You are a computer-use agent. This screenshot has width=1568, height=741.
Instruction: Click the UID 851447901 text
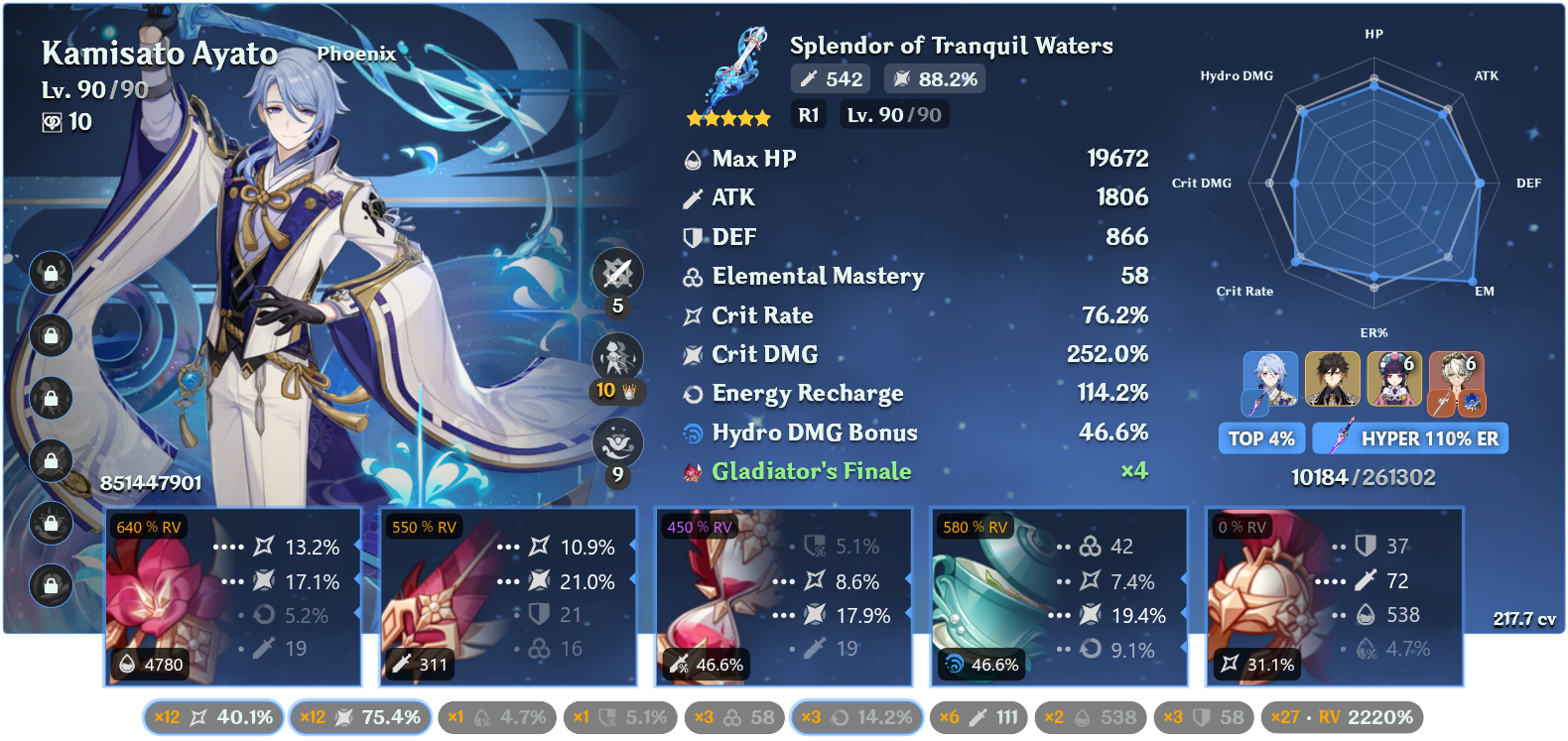[149, 484]
